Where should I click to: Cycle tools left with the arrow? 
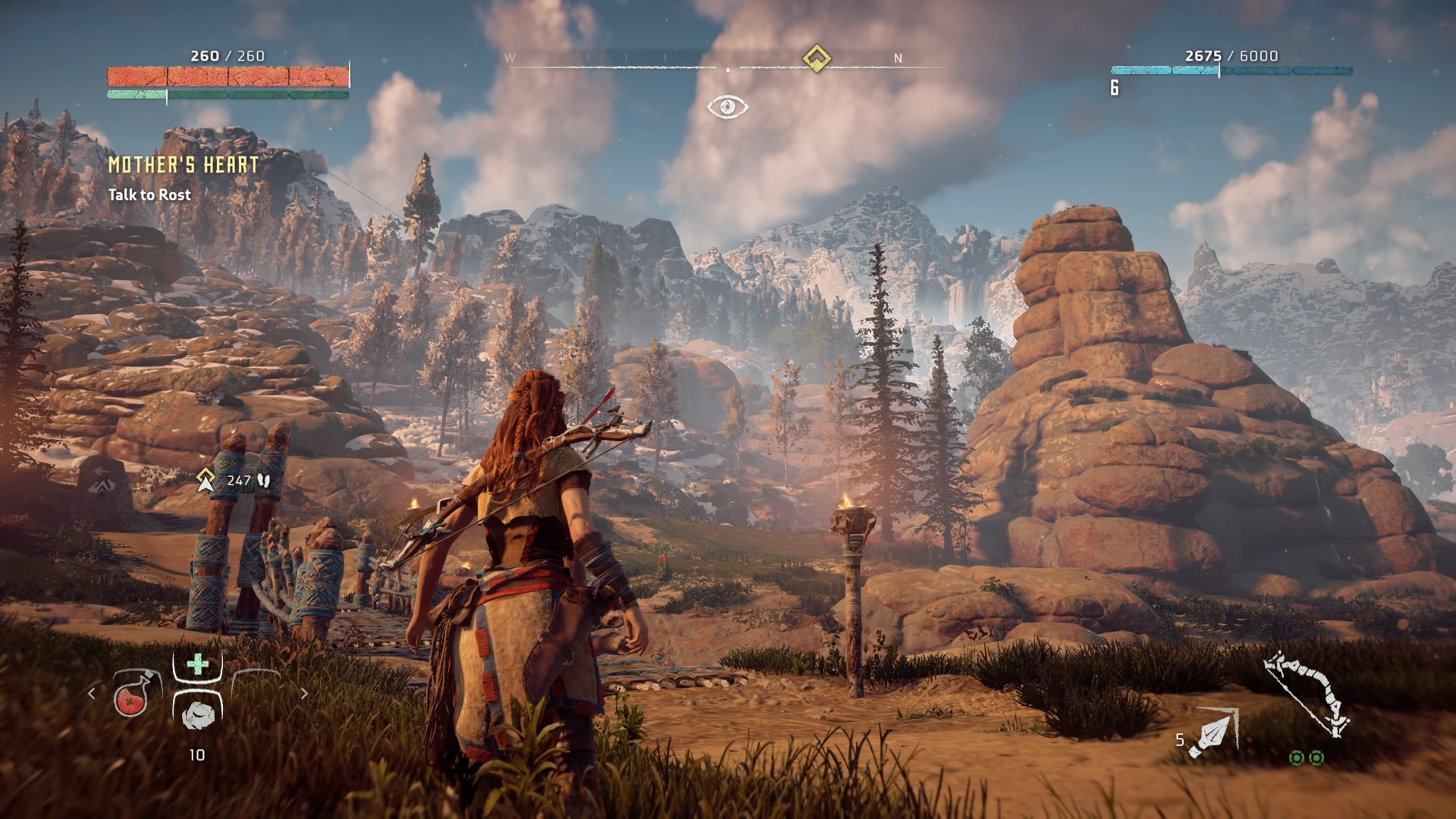pyautogui.click(x=92, y=693)
